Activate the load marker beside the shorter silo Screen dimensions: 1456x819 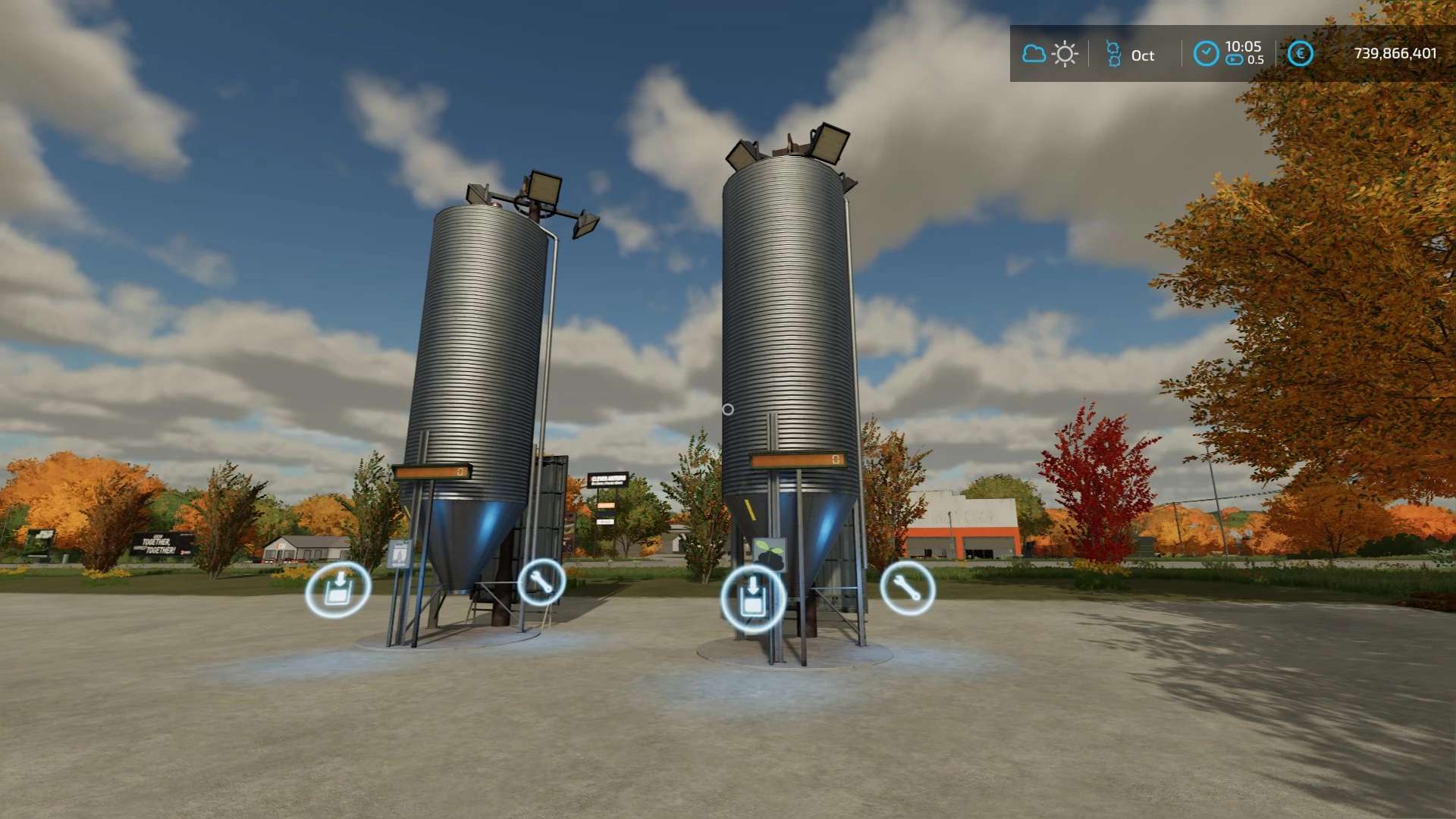[338, 589]
